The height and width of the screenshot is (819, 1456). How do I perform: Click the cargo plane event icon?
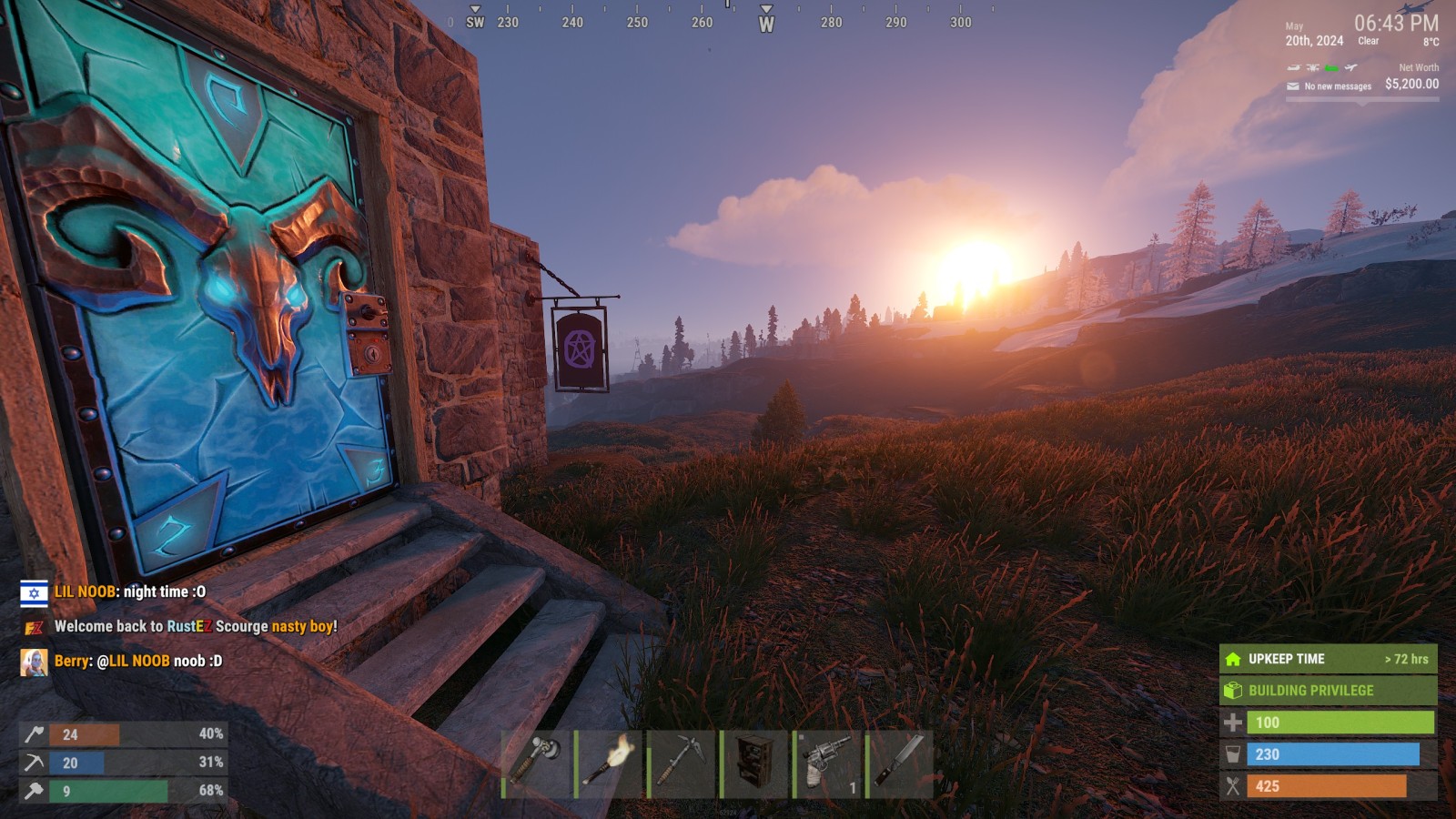1351,67
